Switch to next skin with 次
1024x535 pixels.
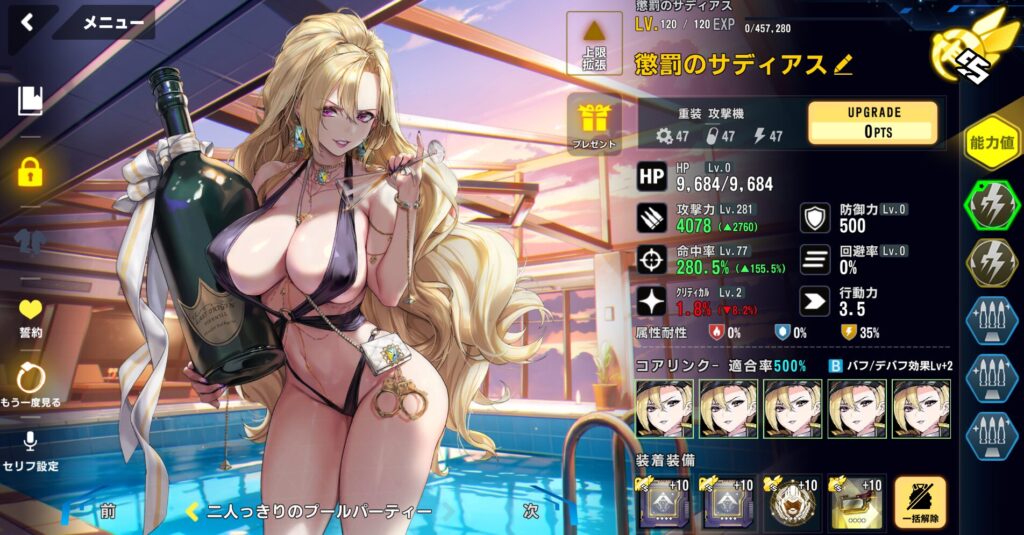(x=532, y=511)
